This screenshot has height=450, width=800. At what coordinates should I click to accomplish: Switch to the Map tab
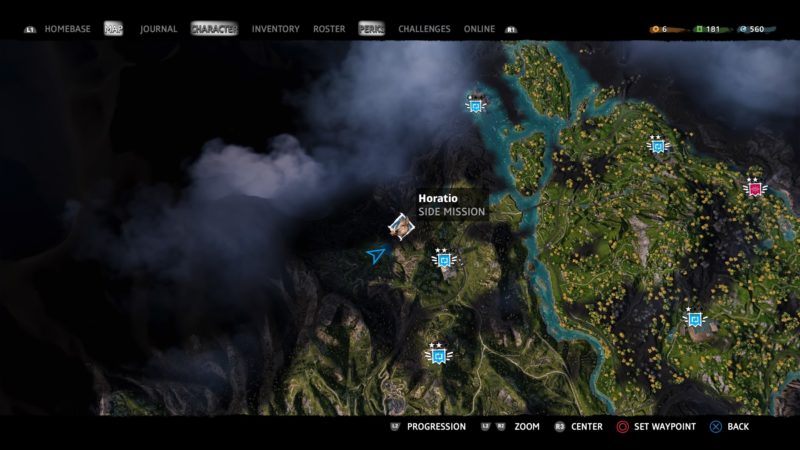point(113,29)
